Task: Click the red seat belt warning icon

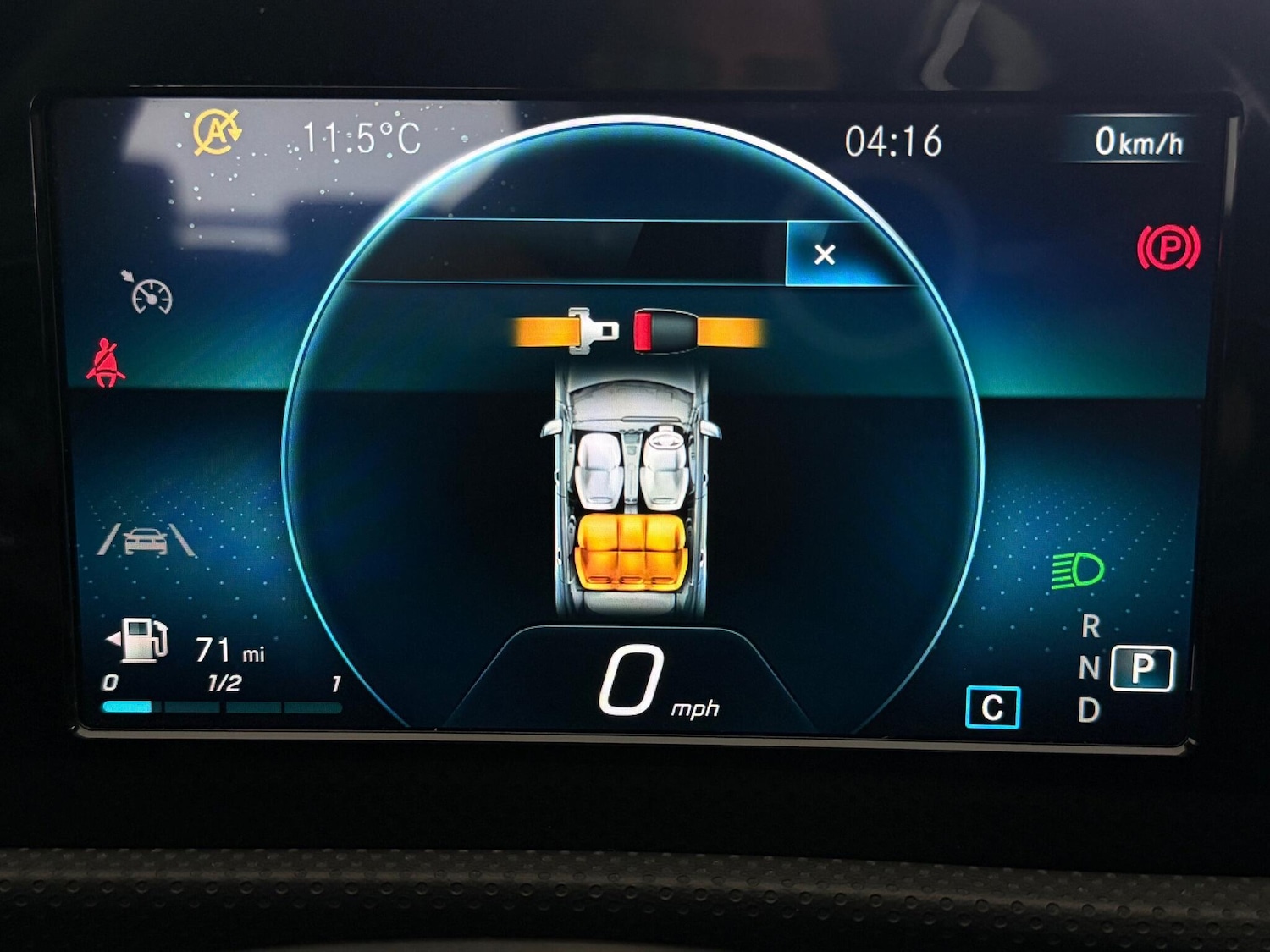Action: point(106,363)
